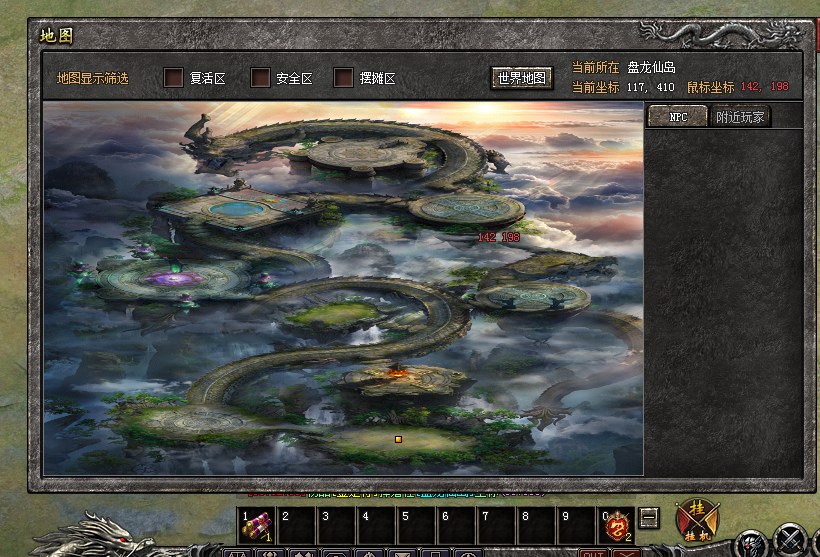
Task: Open the 世界地图 world map
Action: coord(522,78)
